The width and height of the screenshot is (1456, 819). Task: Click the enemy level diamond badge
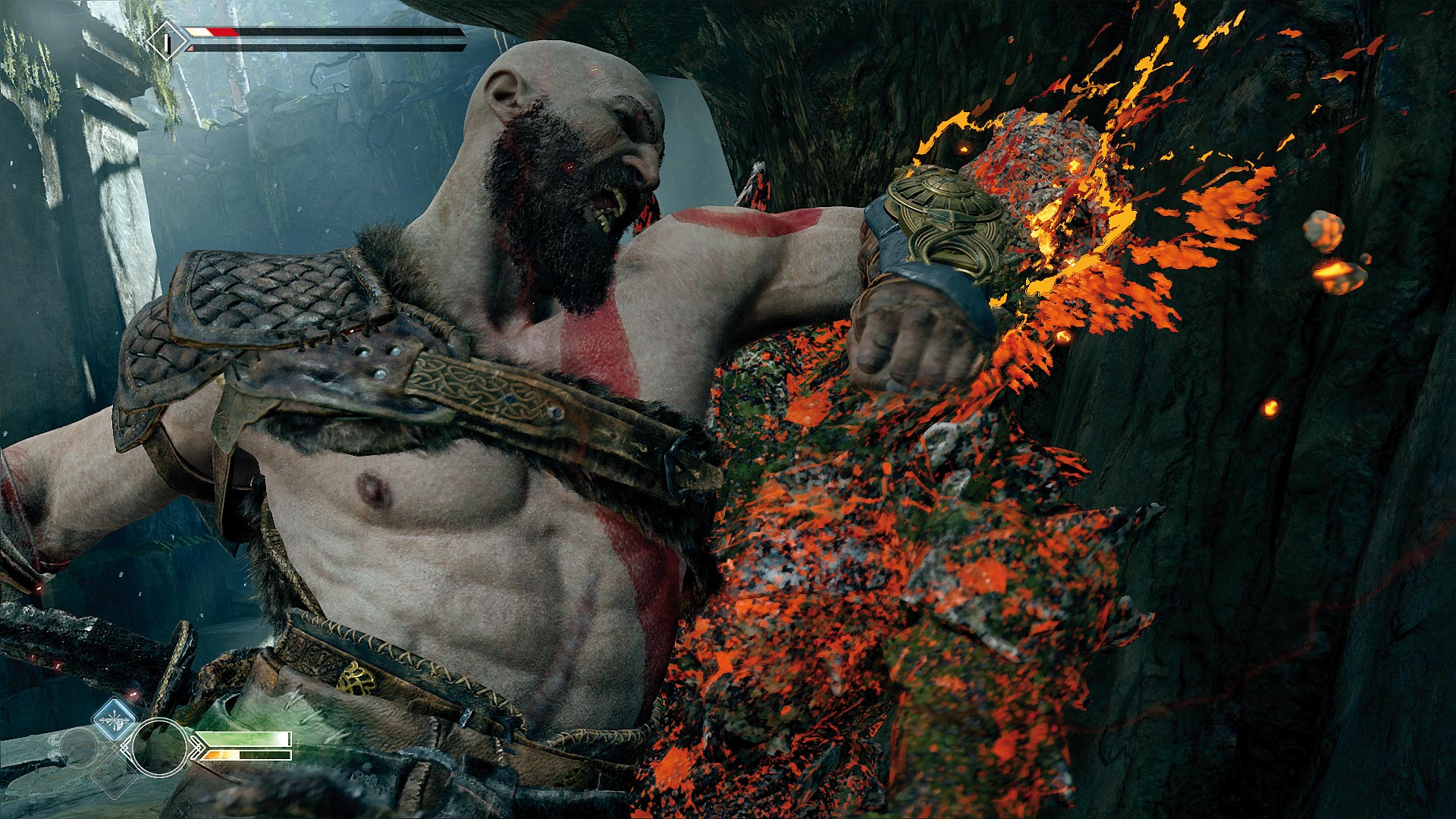pos(168,41)
